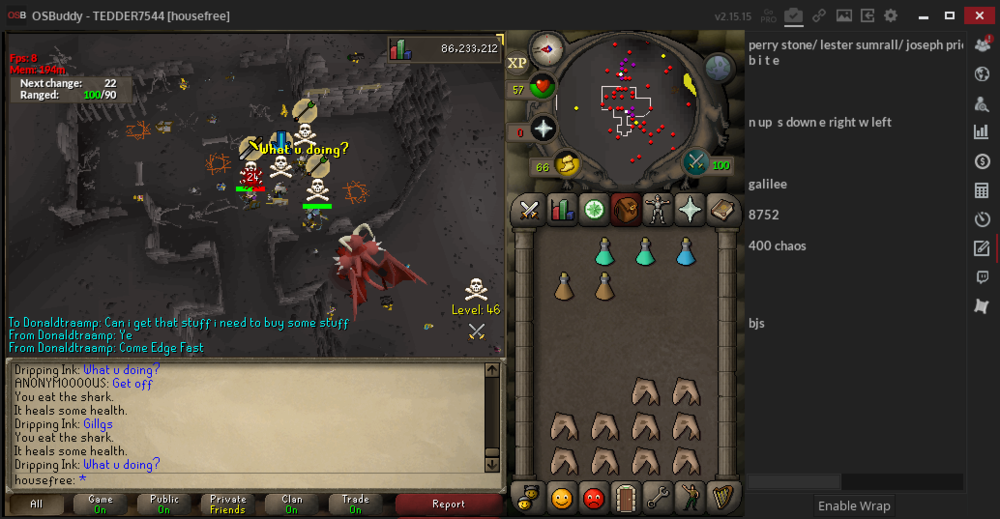Image resolution: width=1000 pixels, height=519 pixels.
Task: Open the Music Player harp tab
Action: pos(722,496)
